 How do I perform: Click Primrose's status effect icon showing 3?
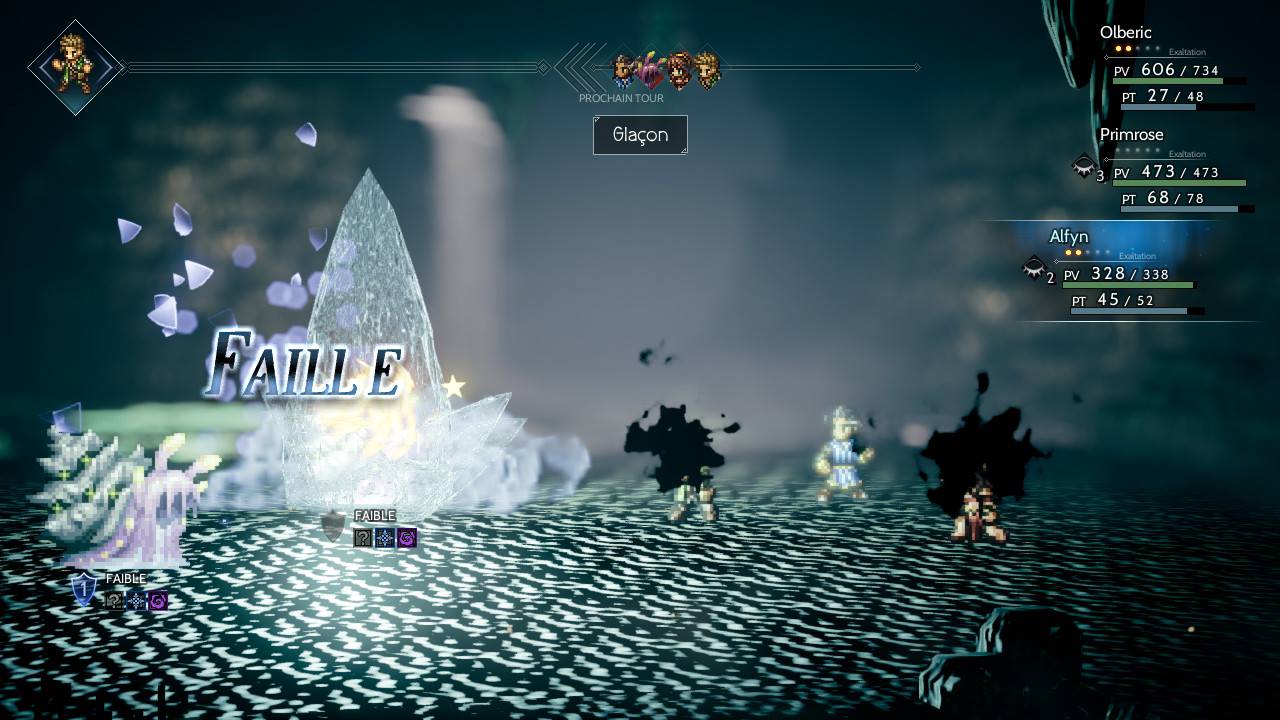pyautogui.click(x=1083, y=167)
